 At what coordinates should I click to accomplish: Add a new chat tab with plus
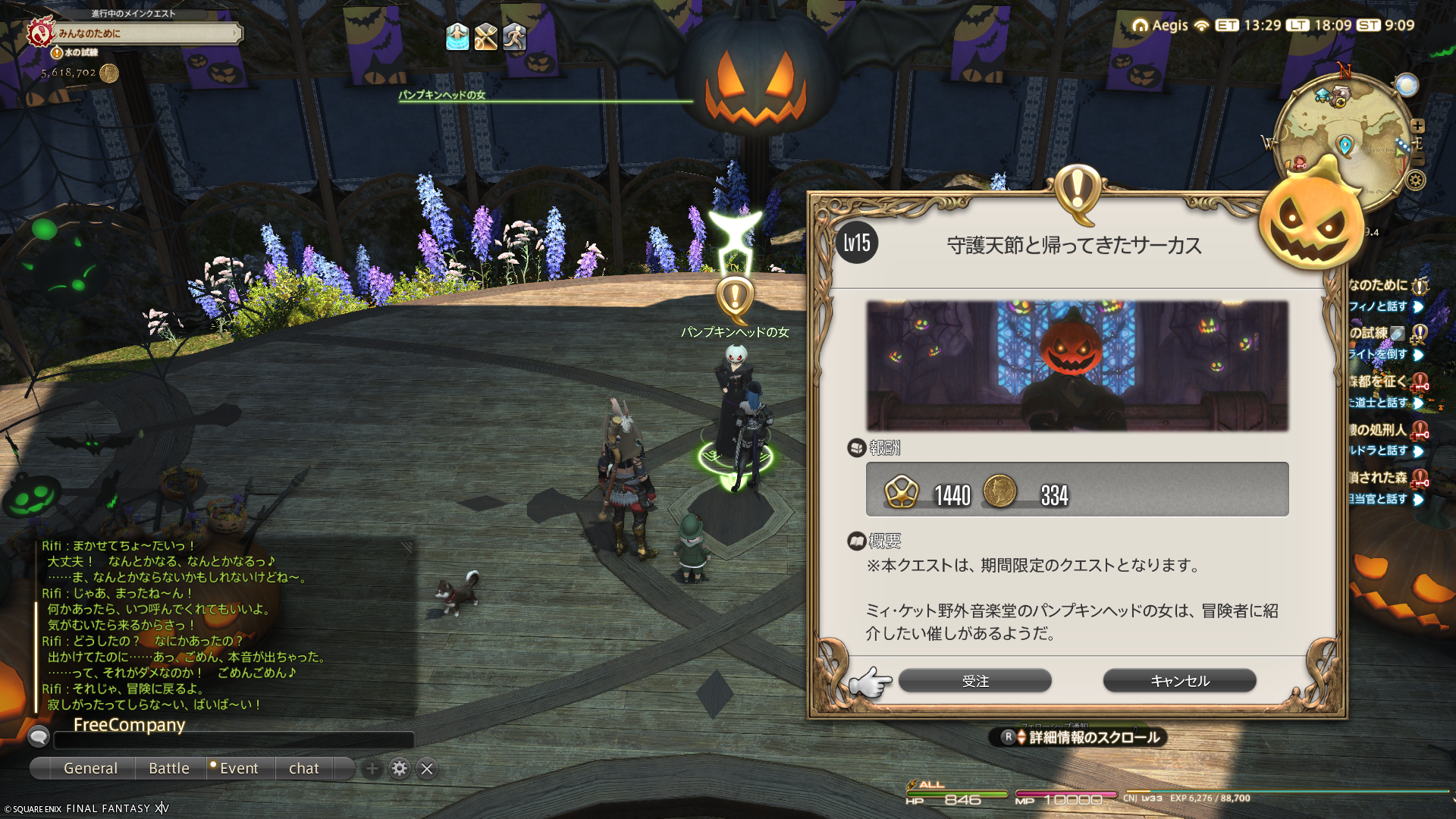(x=372, y=768)
